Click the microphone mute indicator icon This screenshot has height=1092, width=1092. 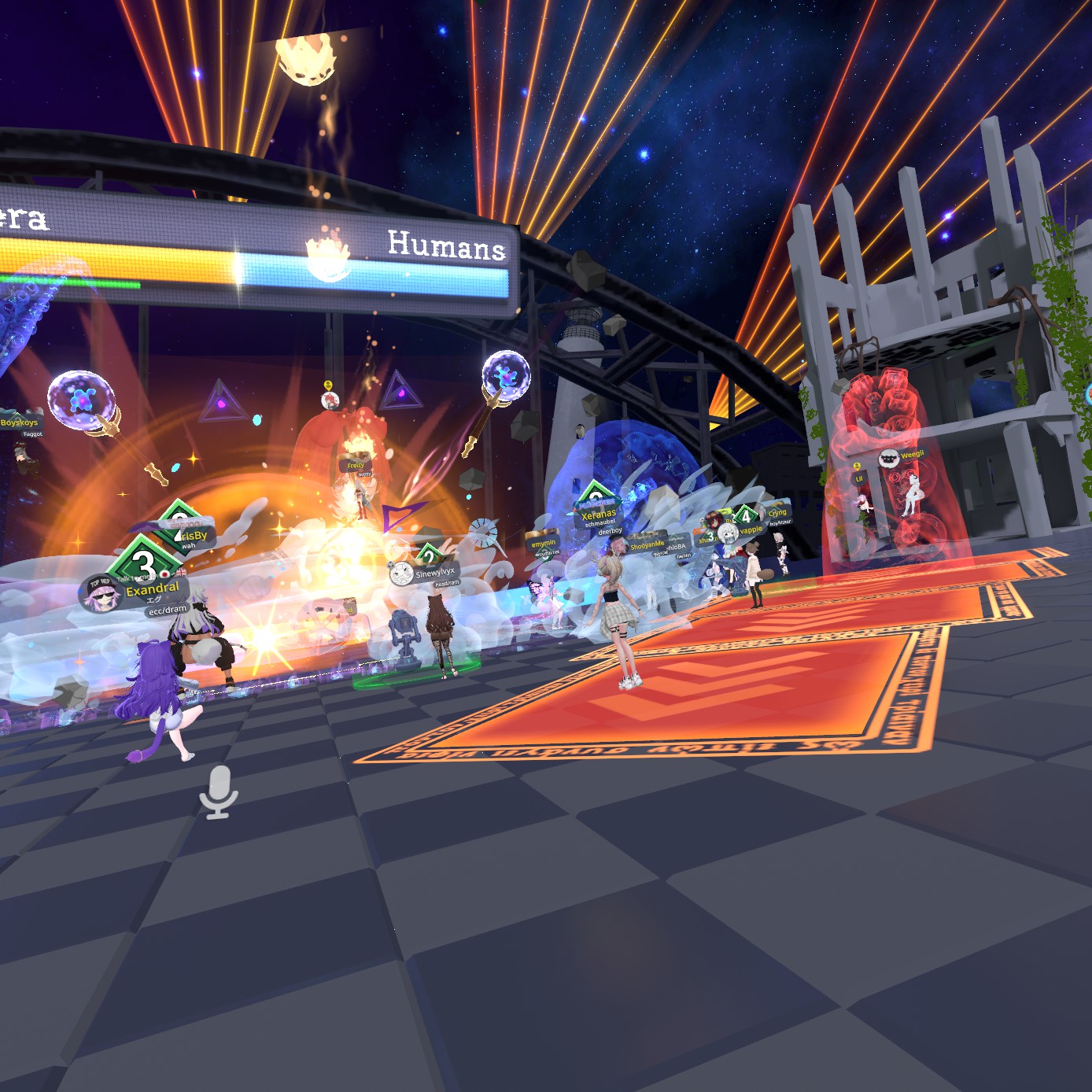point(218,791)
